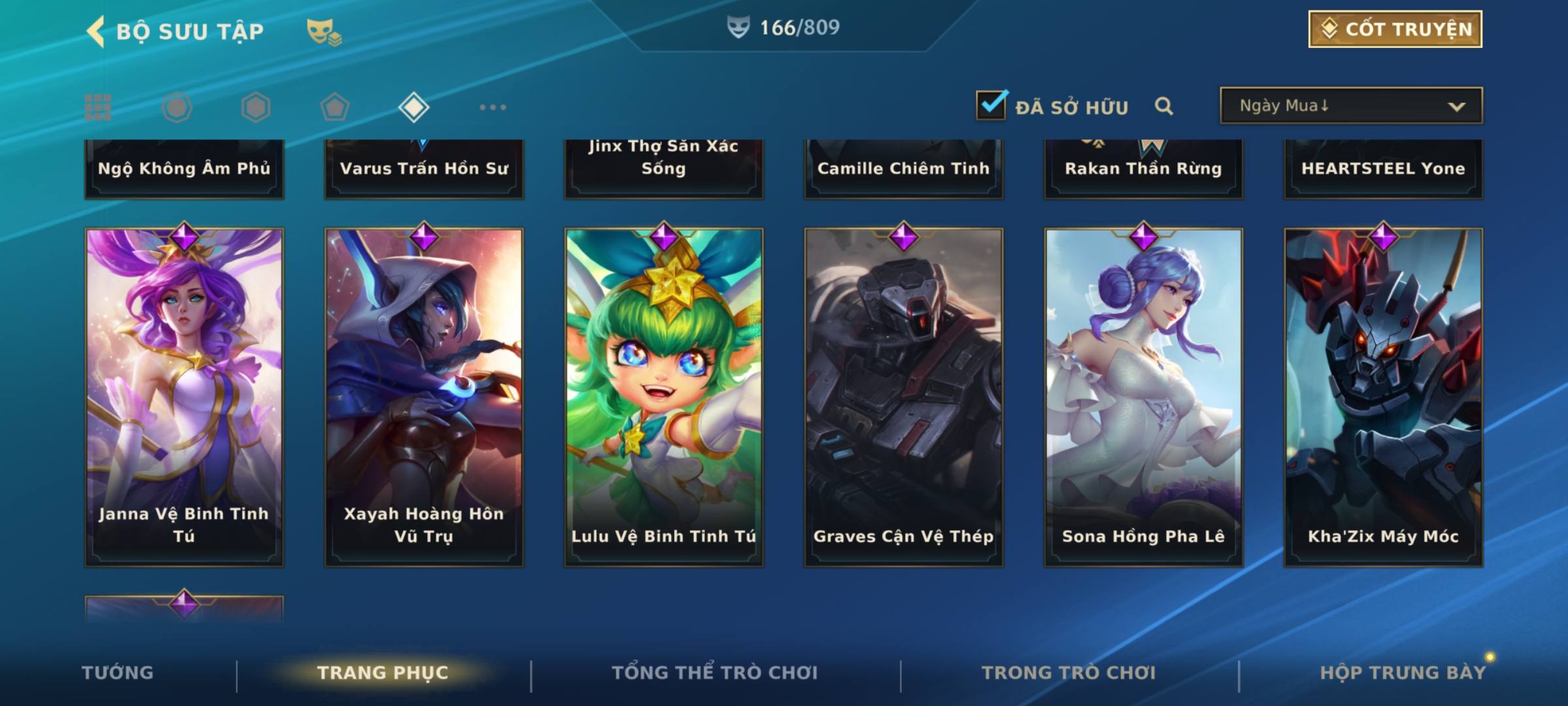
Task: Go to the Hộp Trưng Bày tab
Action: [x=1403, y=673]
